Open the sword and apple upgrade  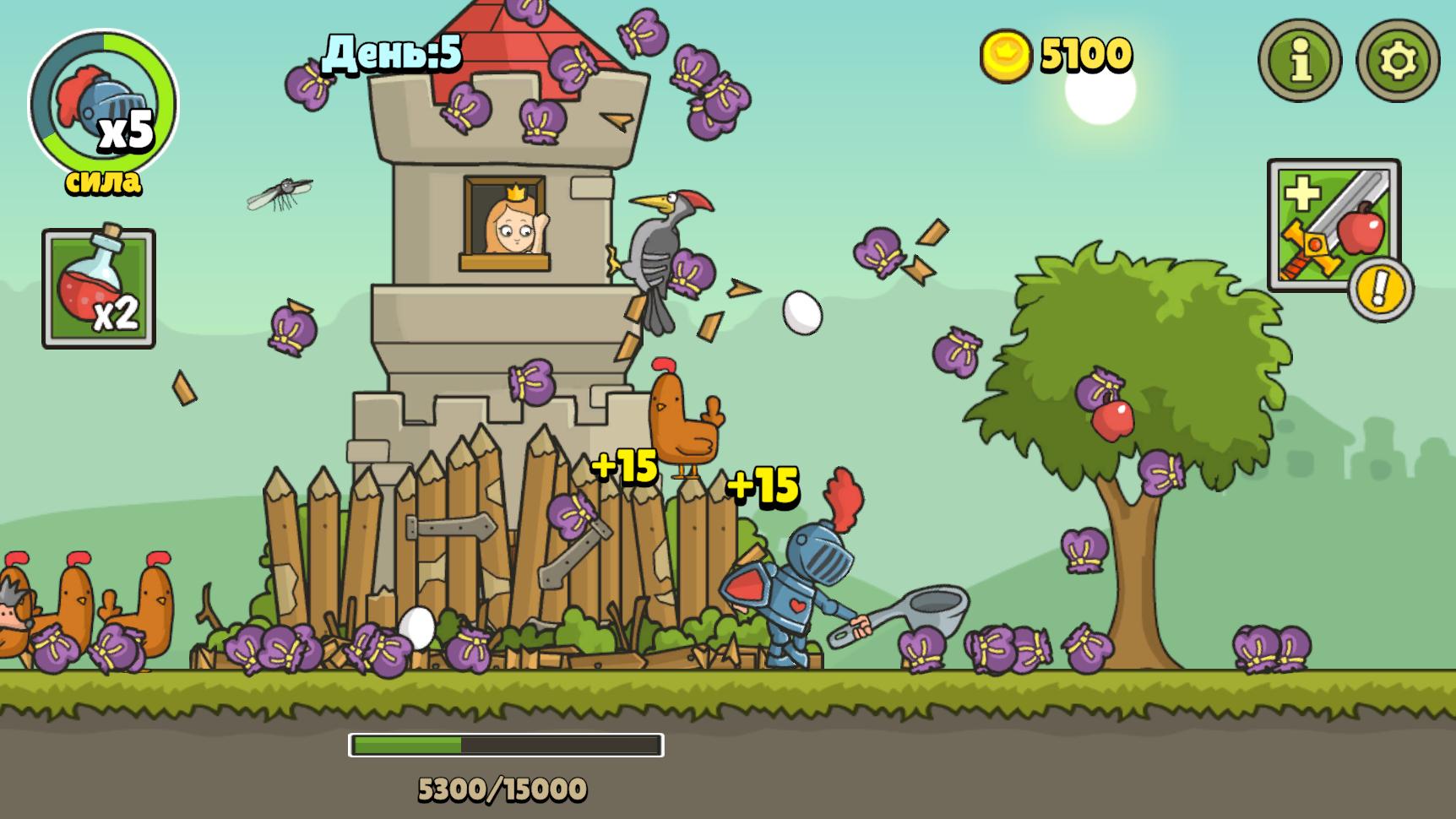click(1333, 225)
